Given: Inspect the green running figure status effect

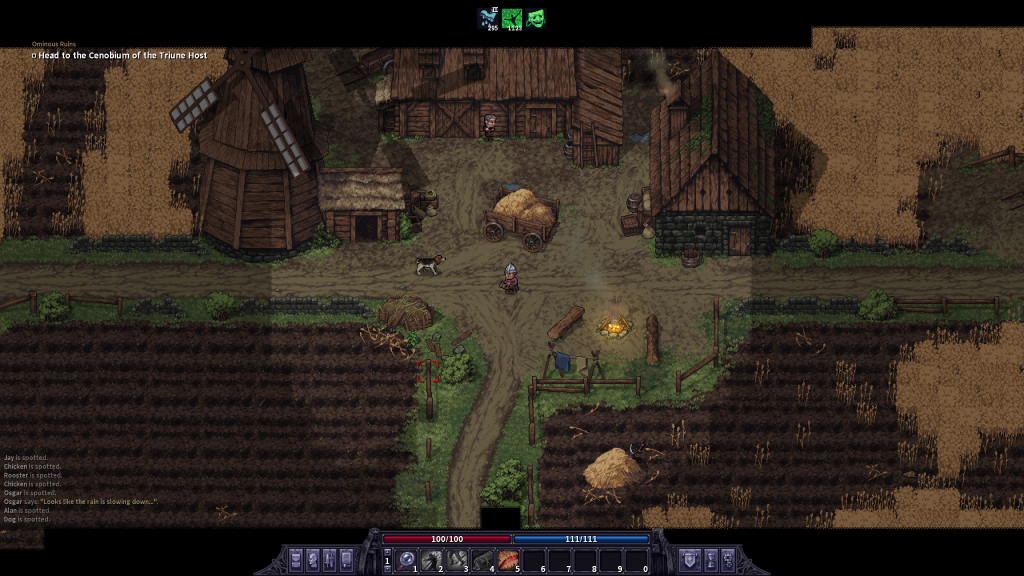Looking at the screenshot, I should 513,17.
